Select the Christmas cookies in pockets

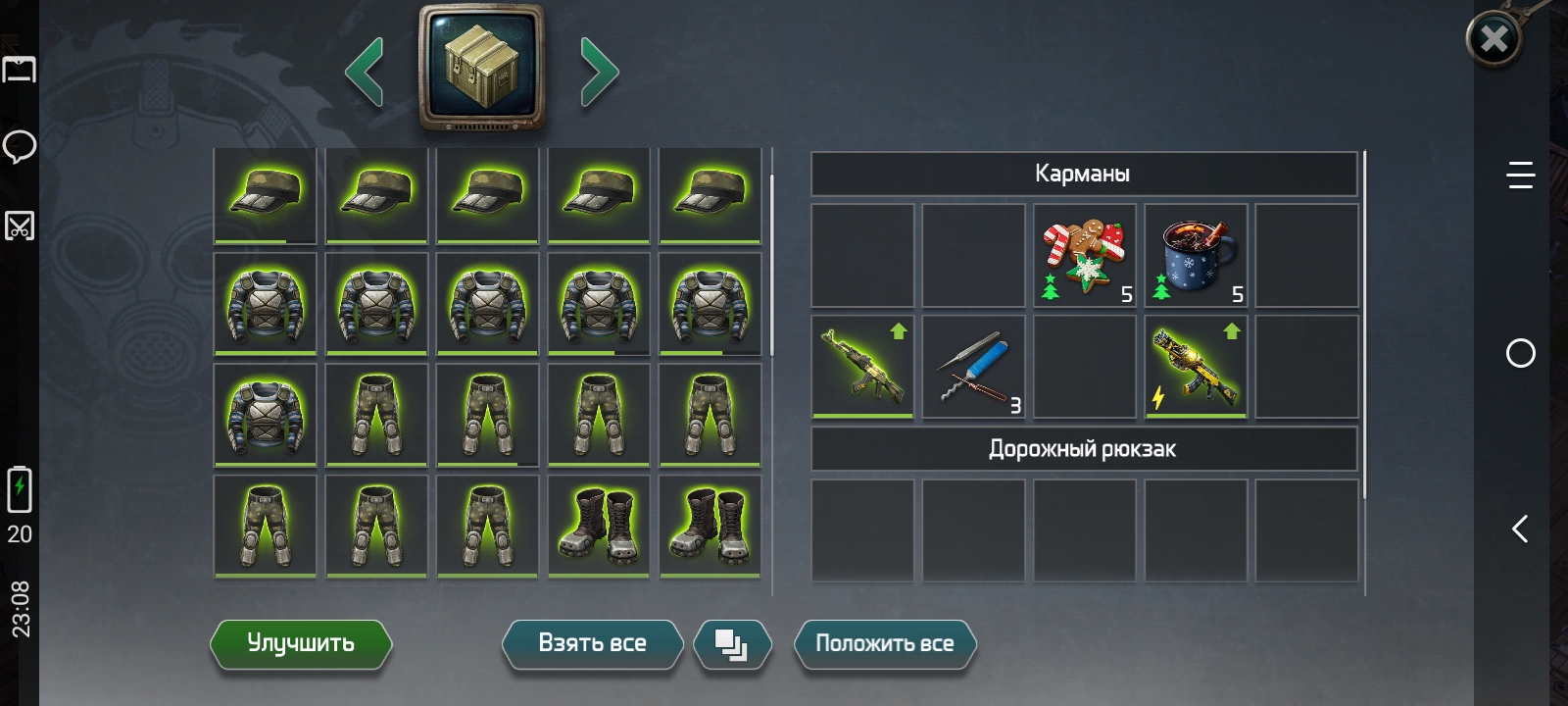(x=1084, y=255)
